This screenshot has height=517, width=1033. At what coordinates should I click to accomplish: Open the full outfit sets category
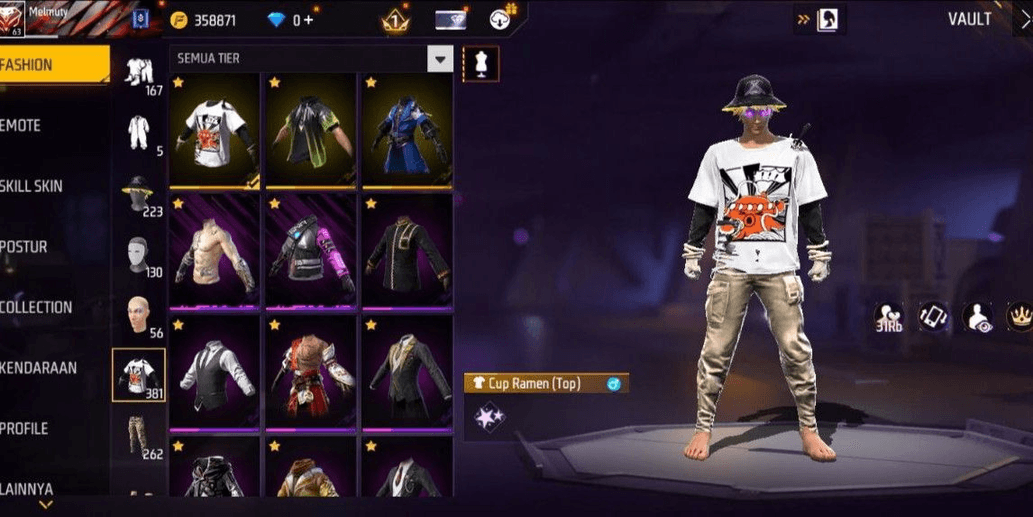[139, 131]
